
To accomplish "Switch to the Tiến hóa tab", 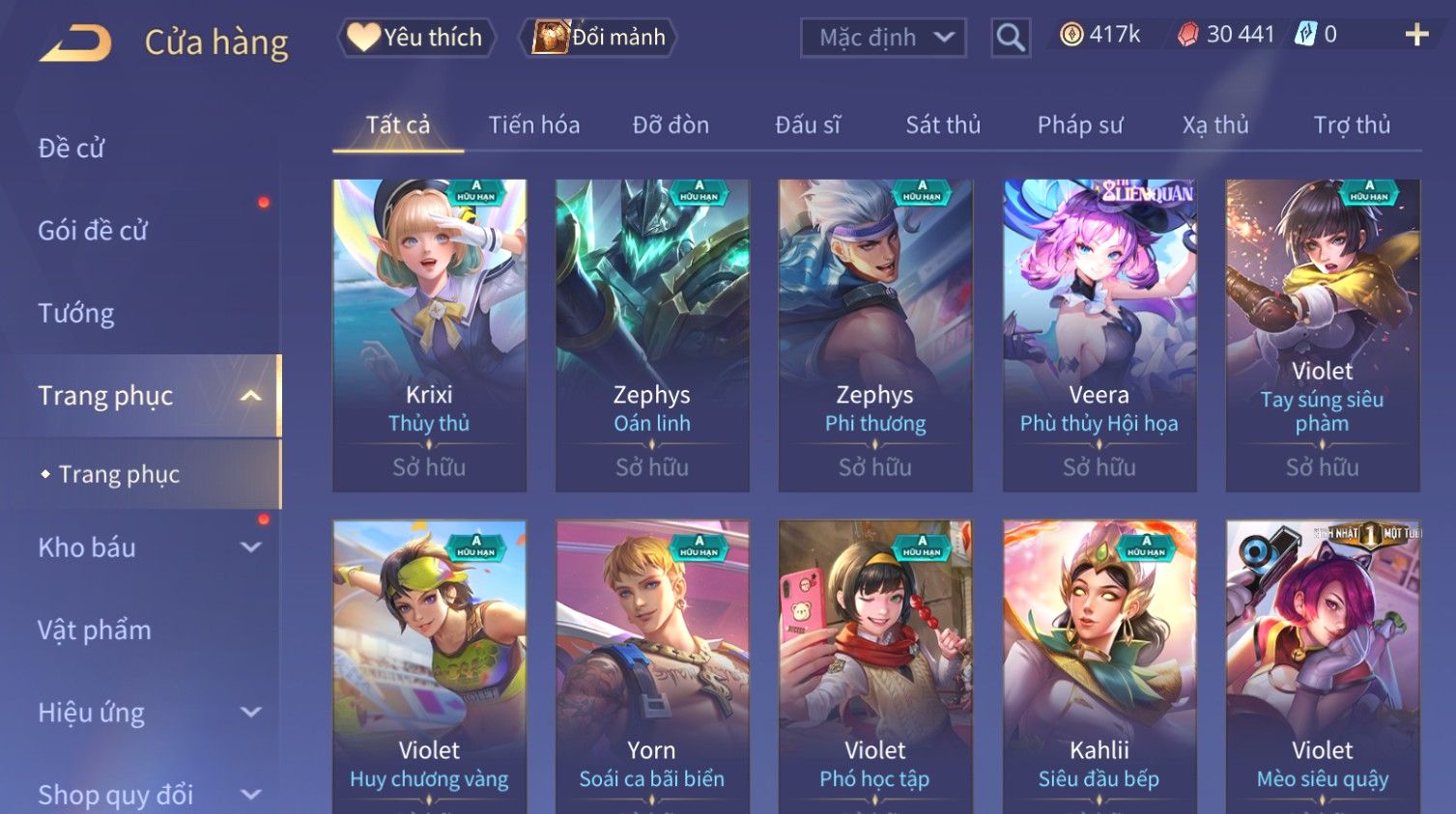I will 533,125.
